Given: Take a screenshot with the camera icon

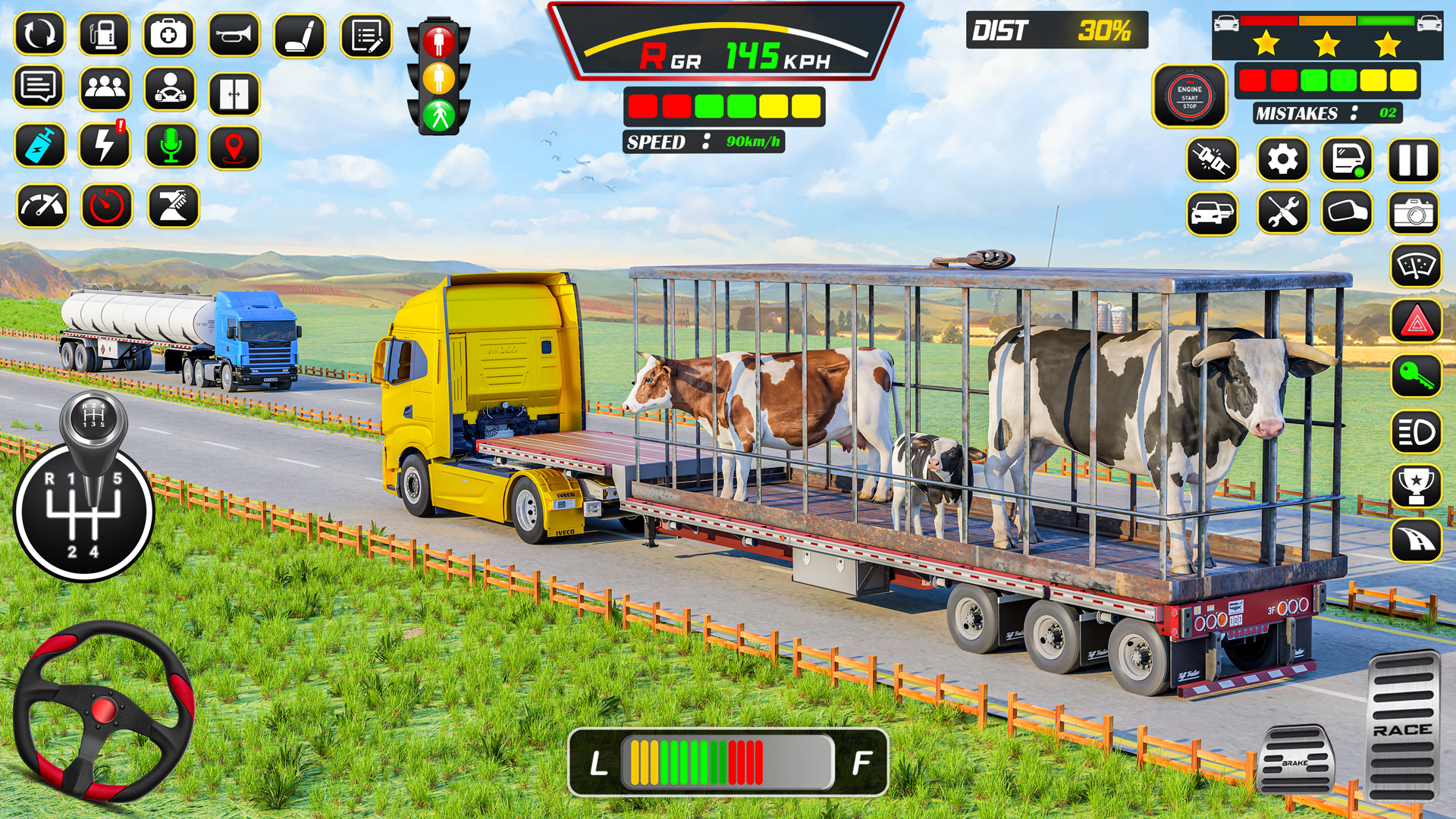Looking at the screenshot, I should pos(1414,212).
